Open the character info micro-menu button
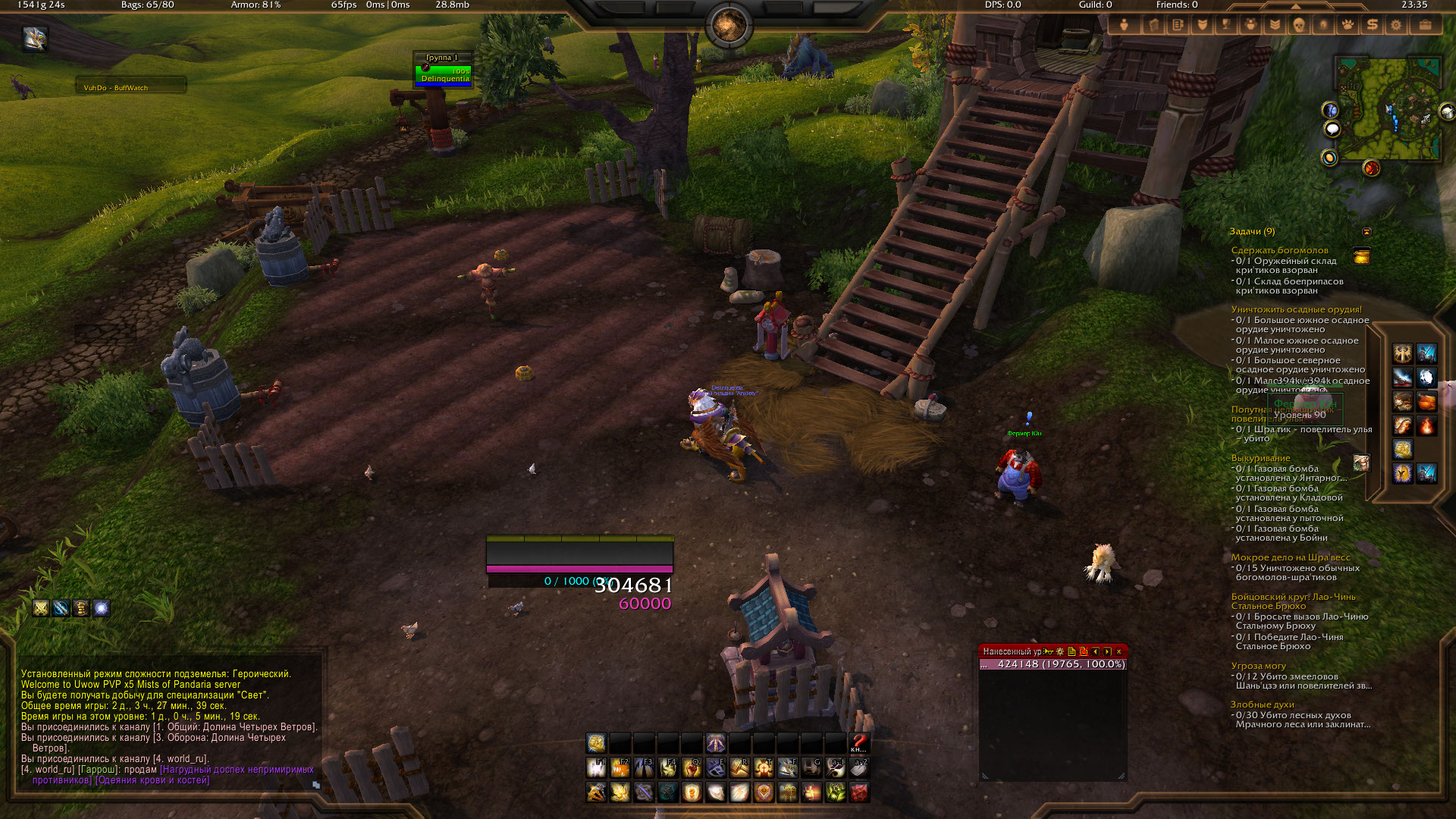The width and height of the screenshot is (1456, 819). click(x=1124, y=25)
